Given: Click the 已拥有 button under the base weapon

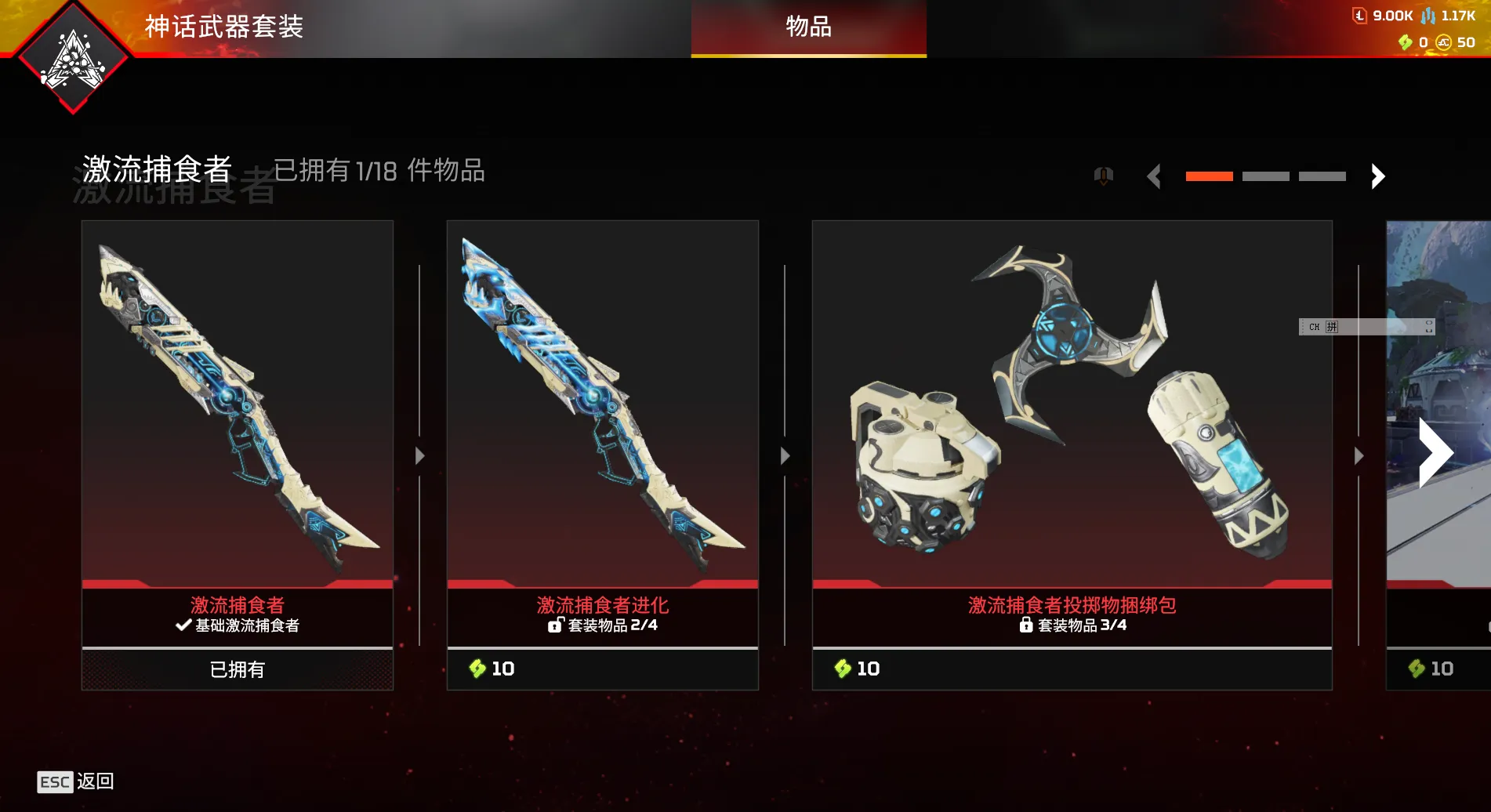Looking at the screenshot, I should [x=238, y=669].
